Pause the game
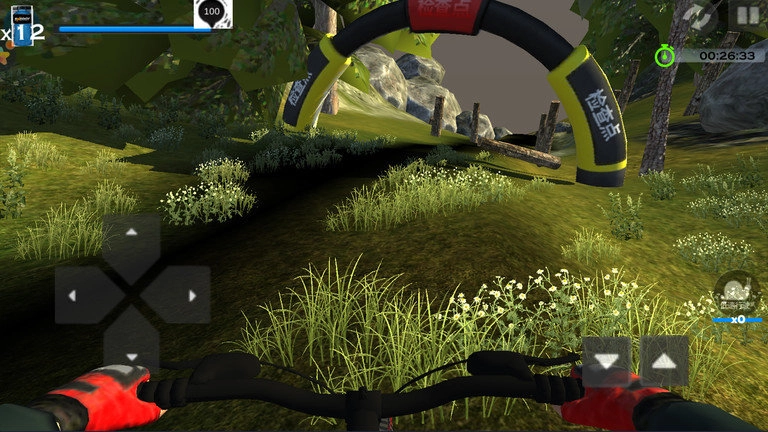 (x=747, y=15)
